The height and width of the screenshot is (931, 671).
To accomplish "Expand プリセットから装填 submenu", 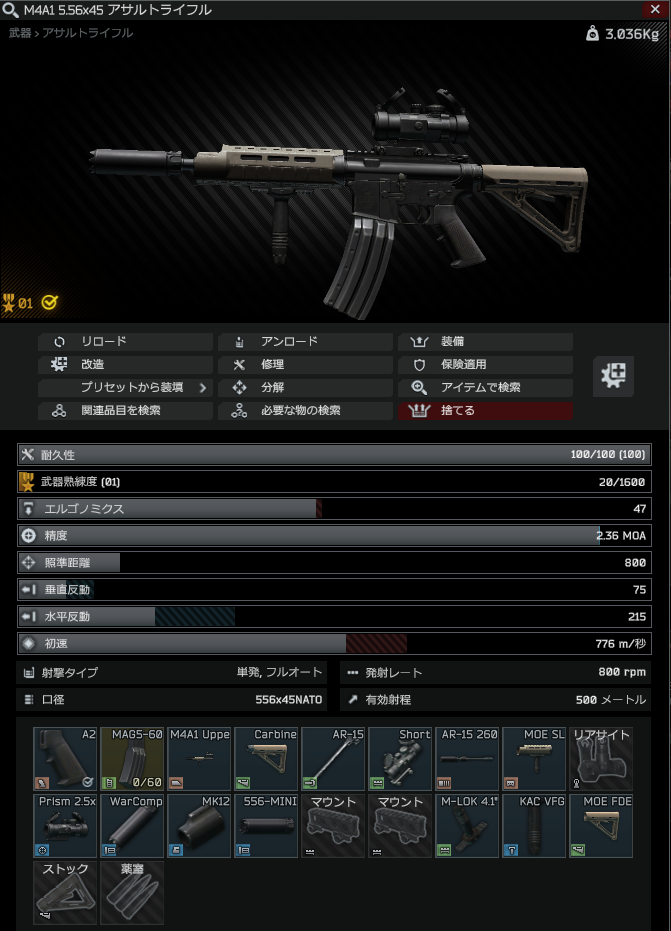I will point(125,387).
